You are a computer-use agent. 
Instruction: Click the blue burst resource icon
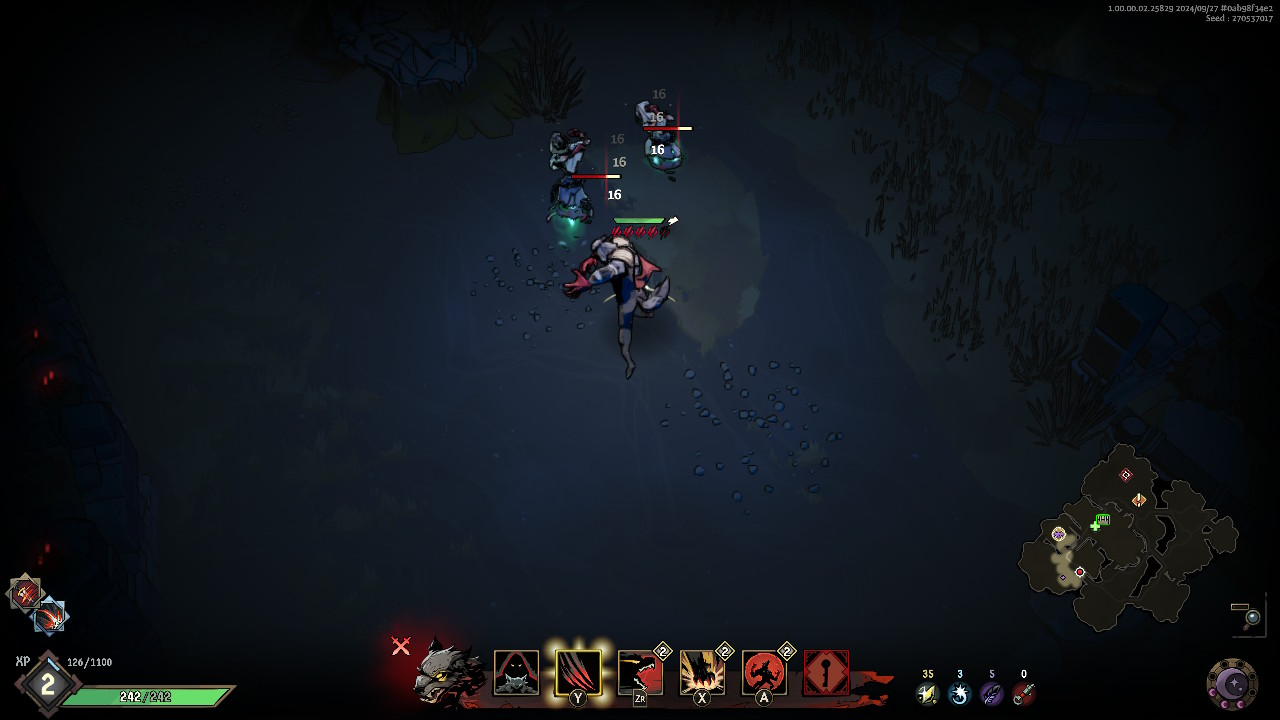point(959,693)
